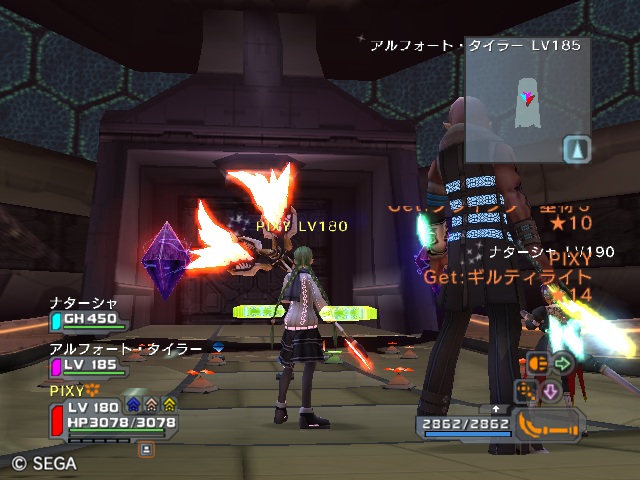Open the orange equipped weapon slot
Image resolution: width=640 pixels, height=480 pixels.
[548, 423]
